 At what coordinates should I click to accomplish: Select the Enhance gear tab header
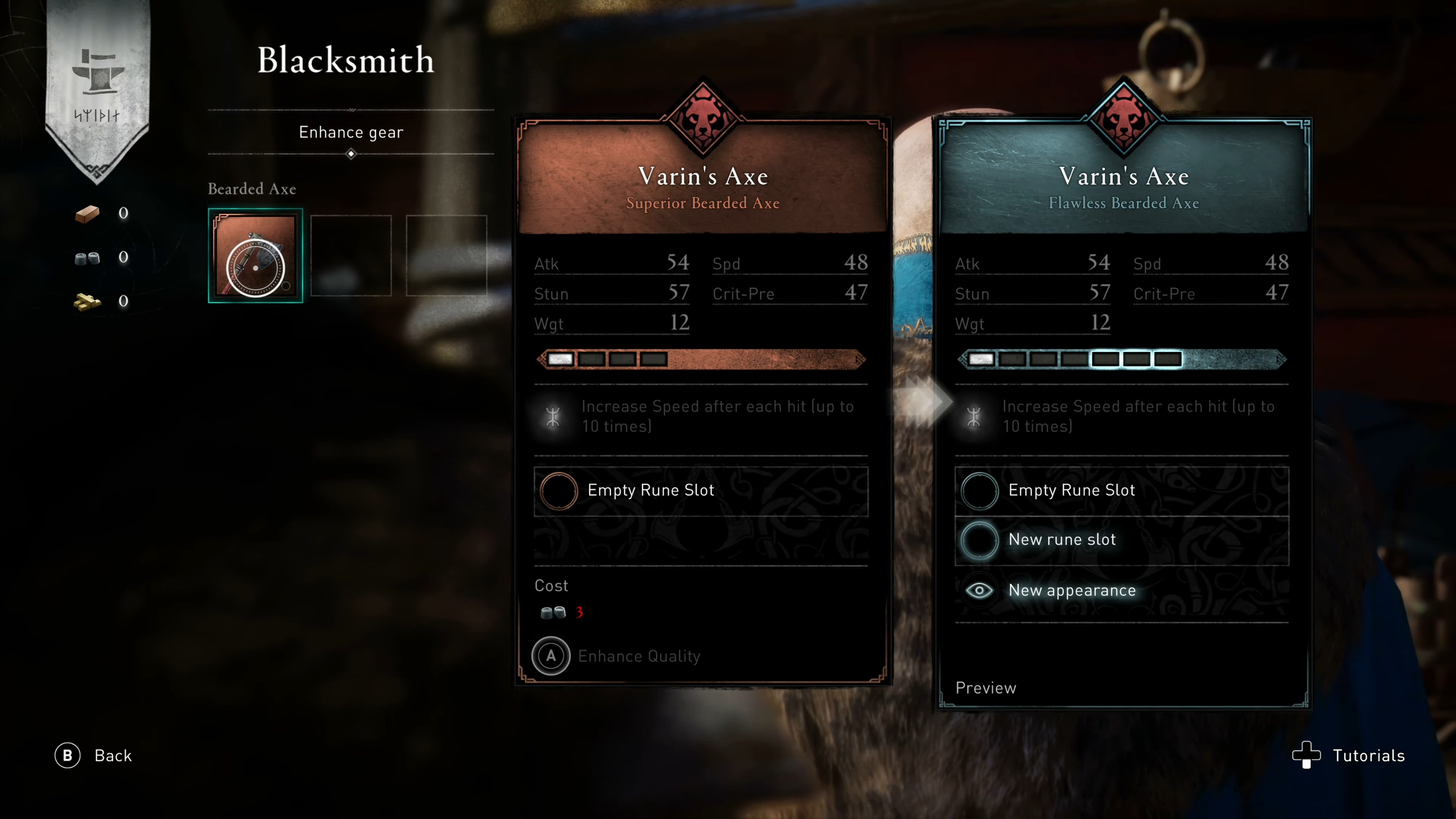tap(351, 132)
